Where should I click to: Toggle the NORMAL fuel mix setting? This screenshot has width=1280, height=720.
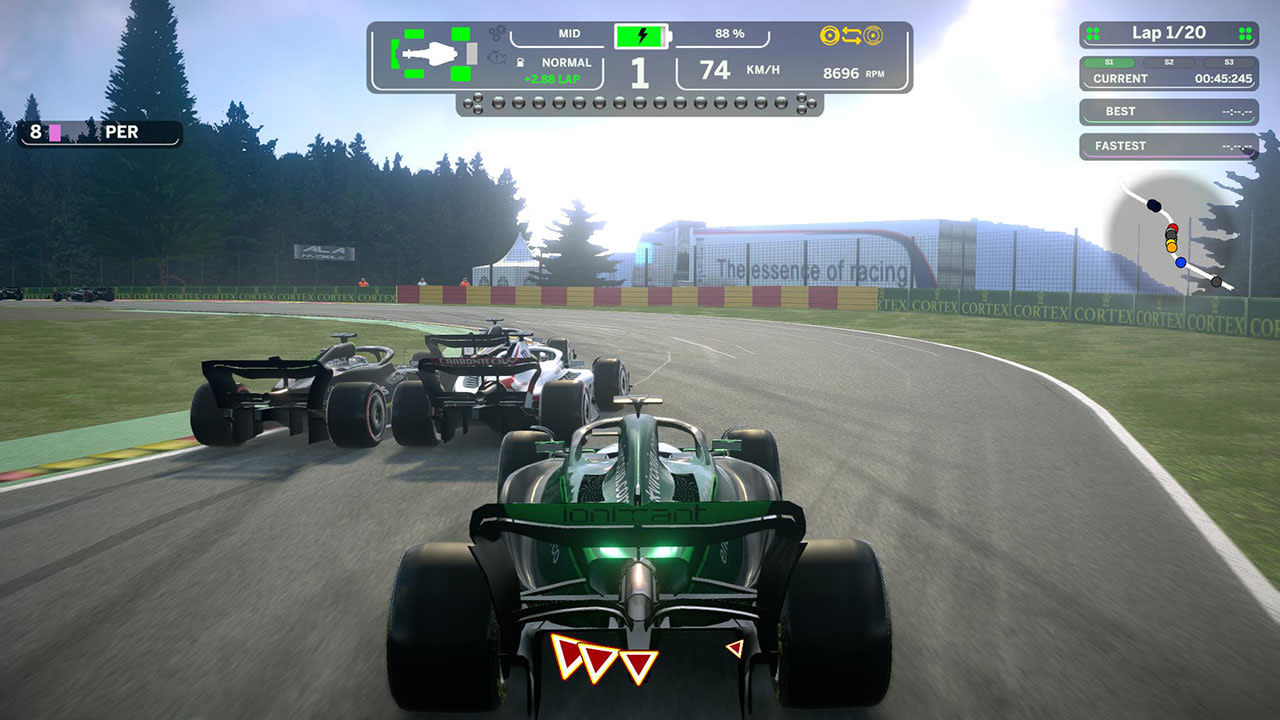(x=568, y=62)
